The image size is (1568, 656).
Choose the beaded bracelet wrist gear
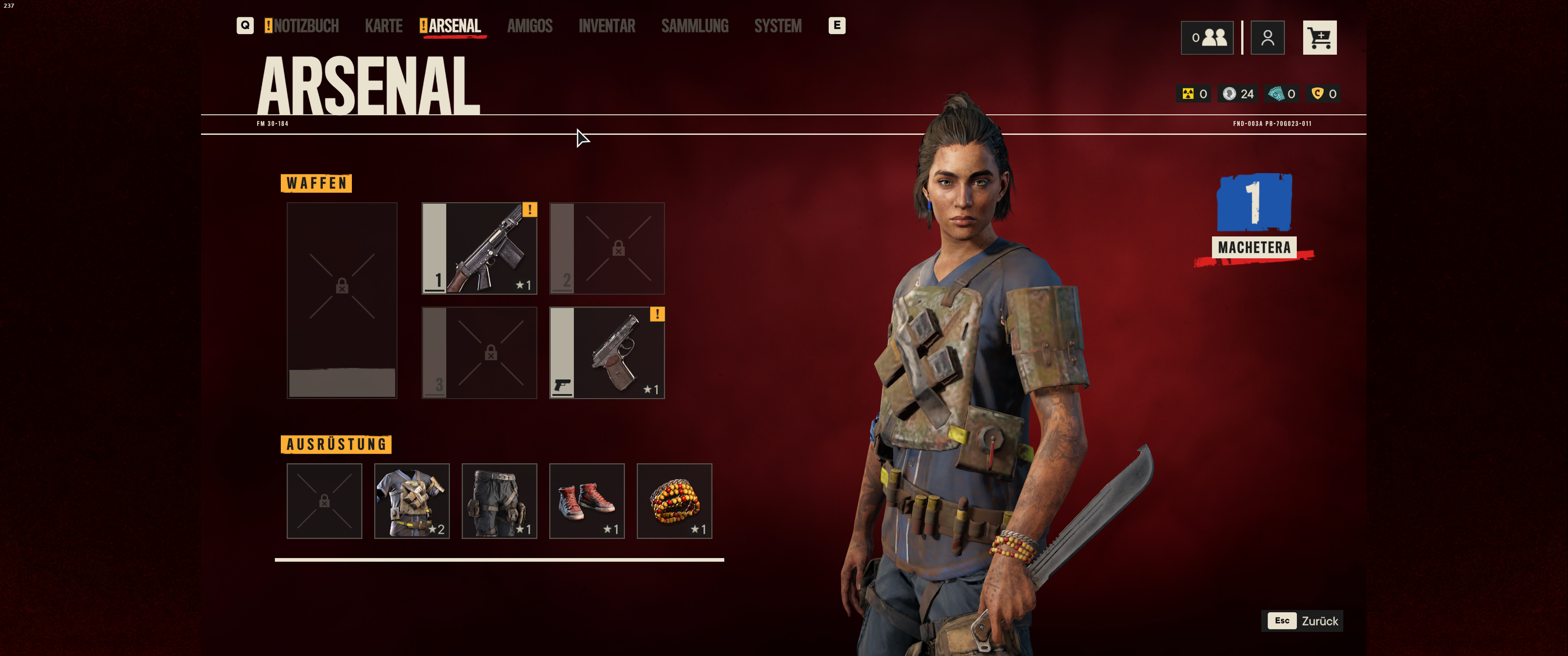point(675,501)
